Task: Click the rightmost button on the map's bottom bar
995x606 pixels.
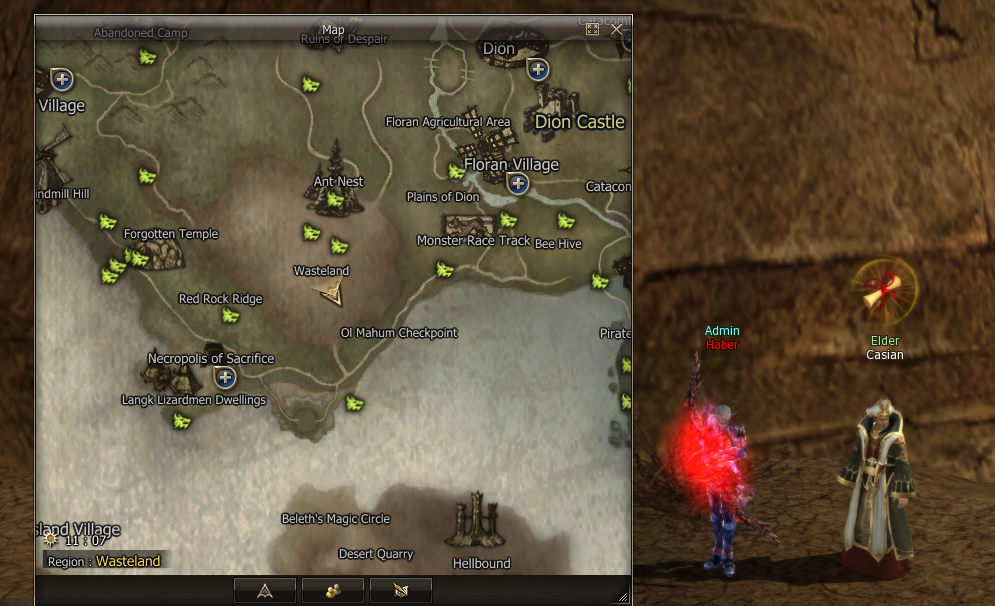Action: (x=400, y=591)
